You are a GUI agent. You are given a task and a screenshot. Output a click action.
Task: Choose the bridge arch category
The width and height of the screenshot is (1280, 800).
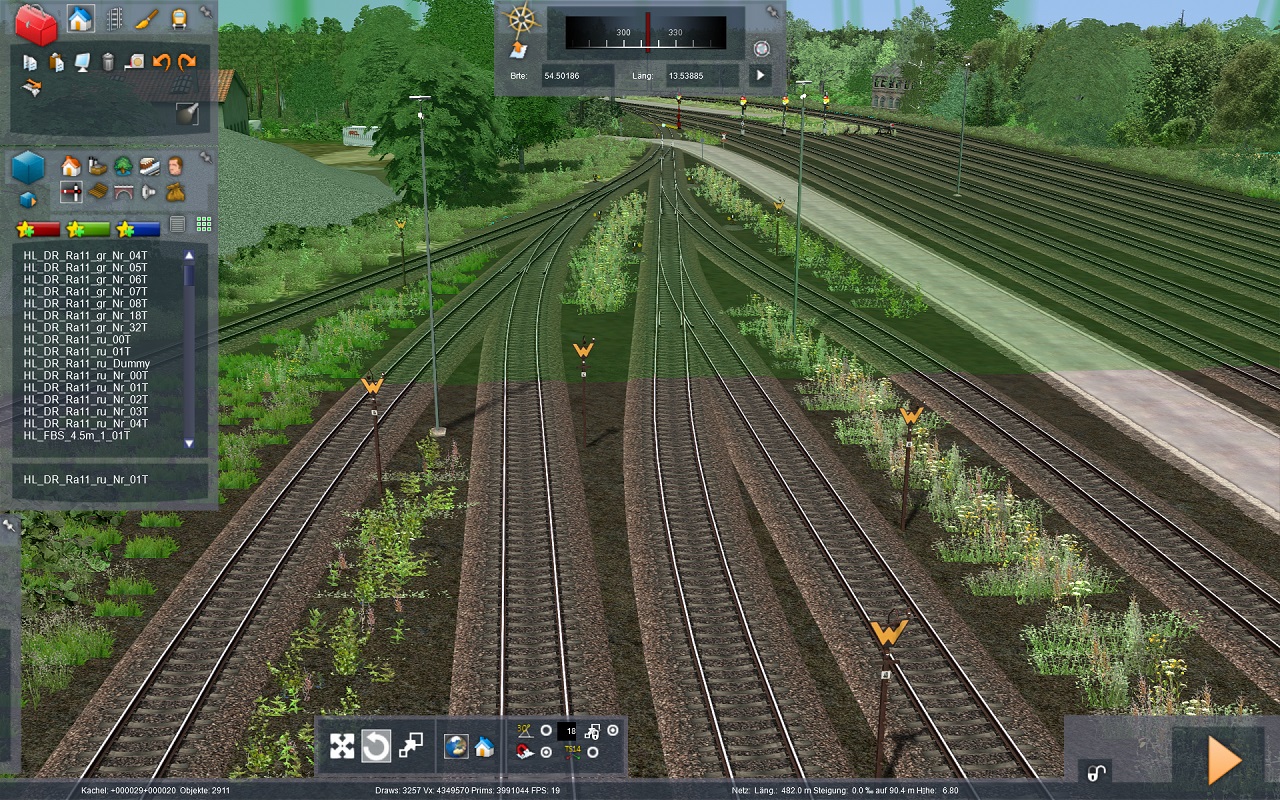tap(123, 191)
